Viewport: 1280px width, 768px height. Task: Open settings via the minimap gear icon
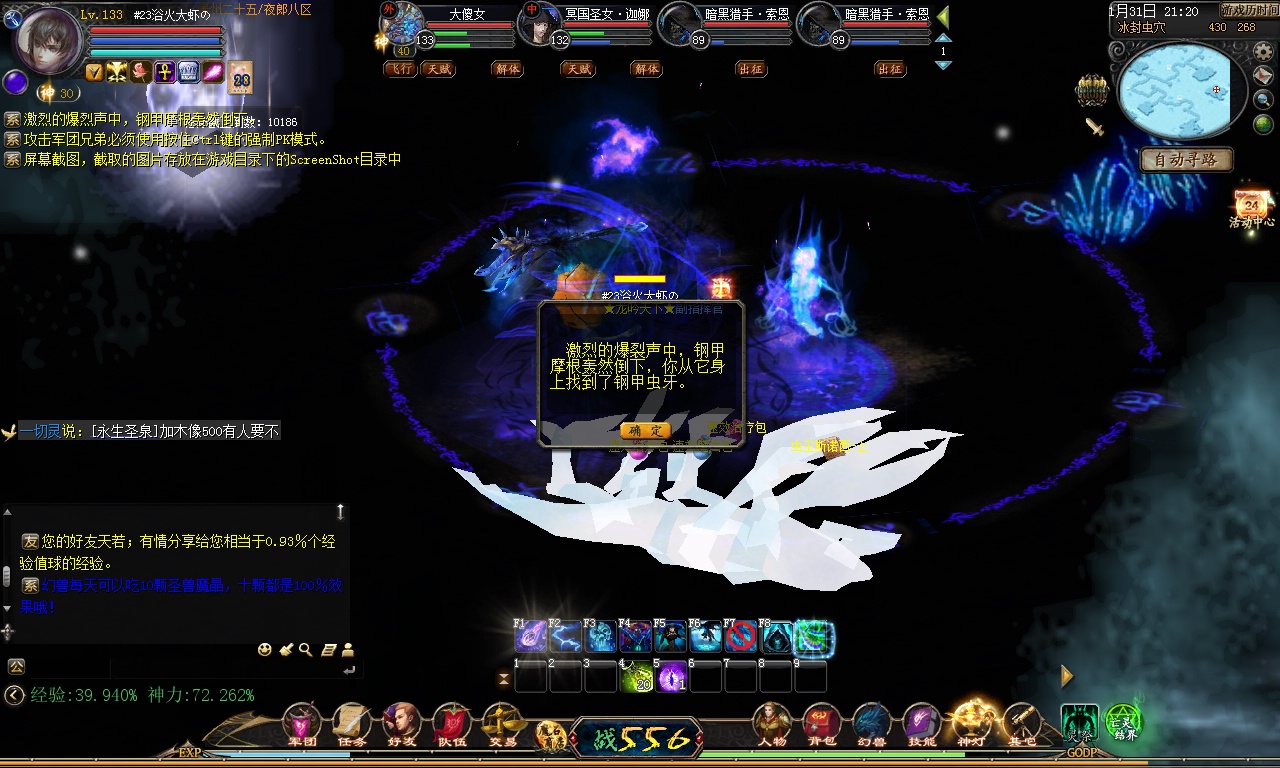point(1263,51)
